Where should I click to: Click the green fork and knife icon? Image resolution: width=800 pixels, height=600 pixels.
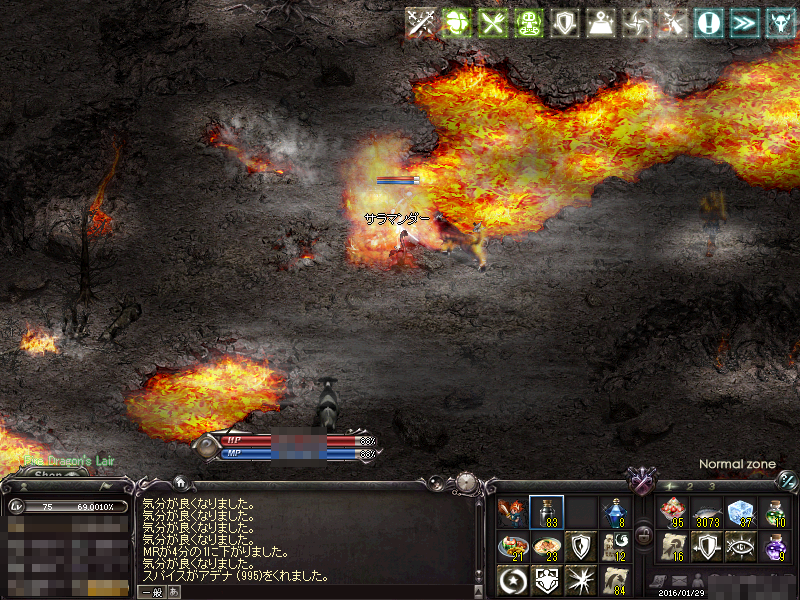point(491,22)
